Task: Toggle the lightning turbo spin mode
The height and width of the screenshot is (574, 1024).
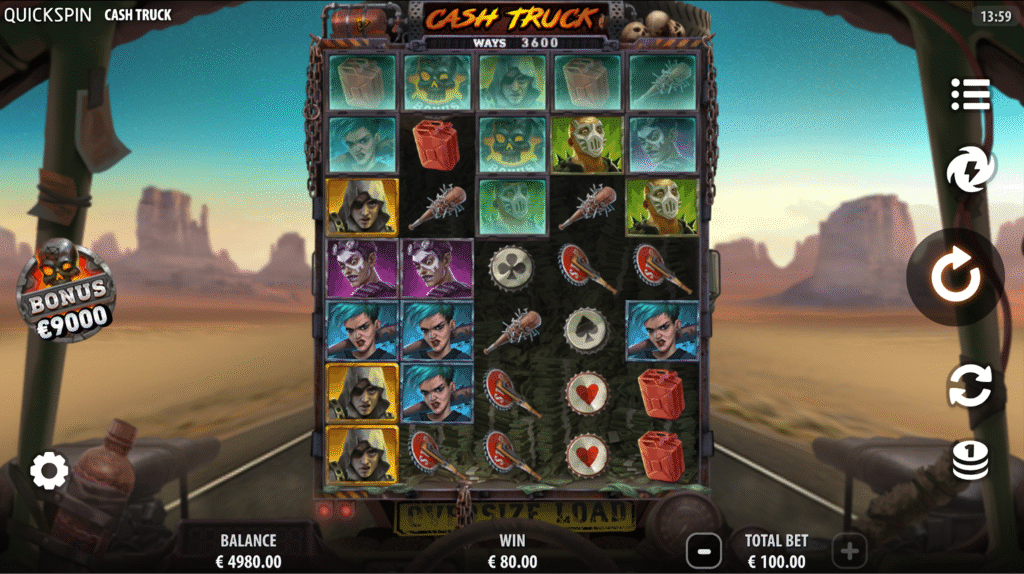Action: (x=970, y=171)
